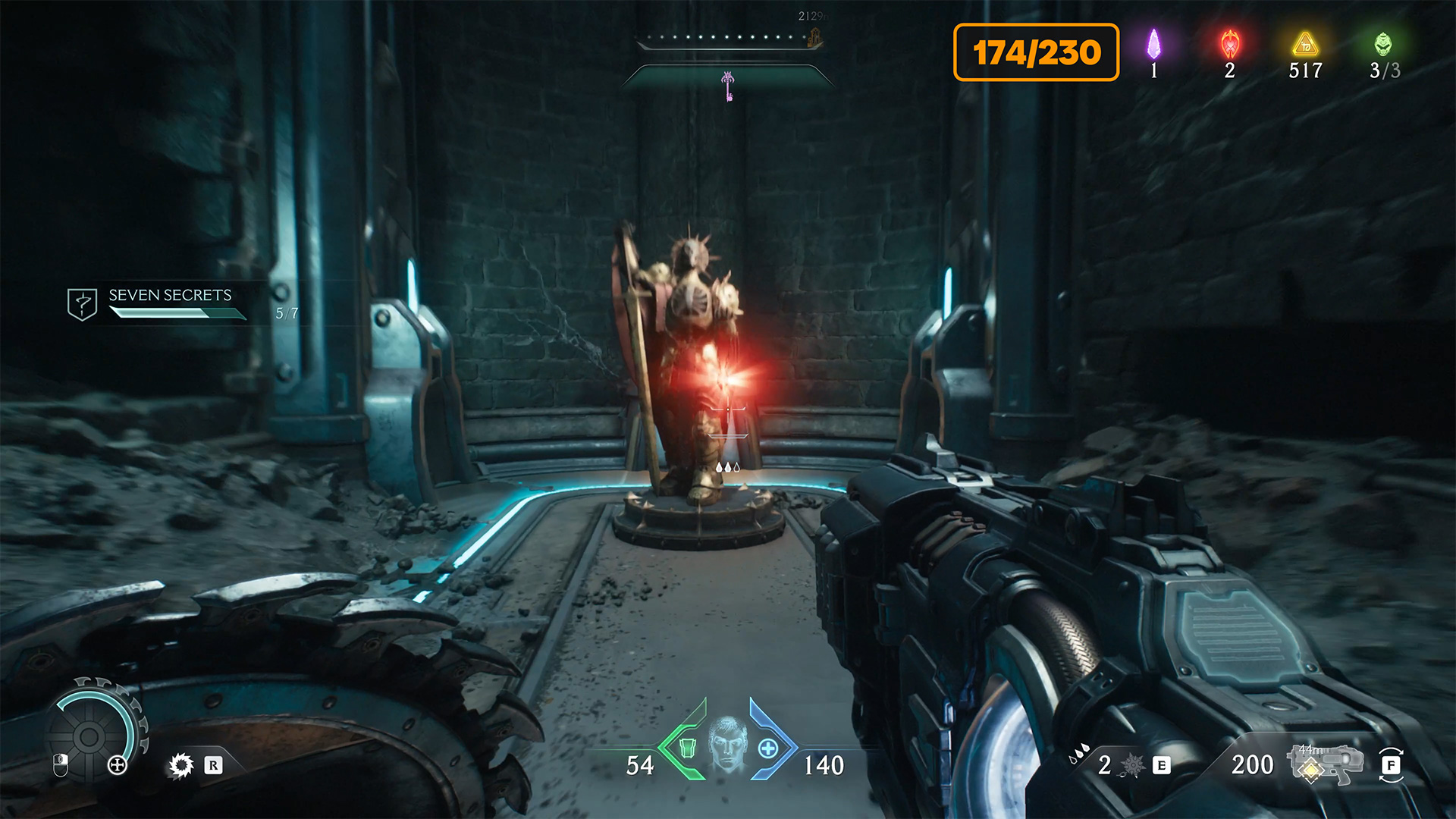Select the gold currency icon
The width and height of the screenshot is (1456, 819).
[1305, 45]
